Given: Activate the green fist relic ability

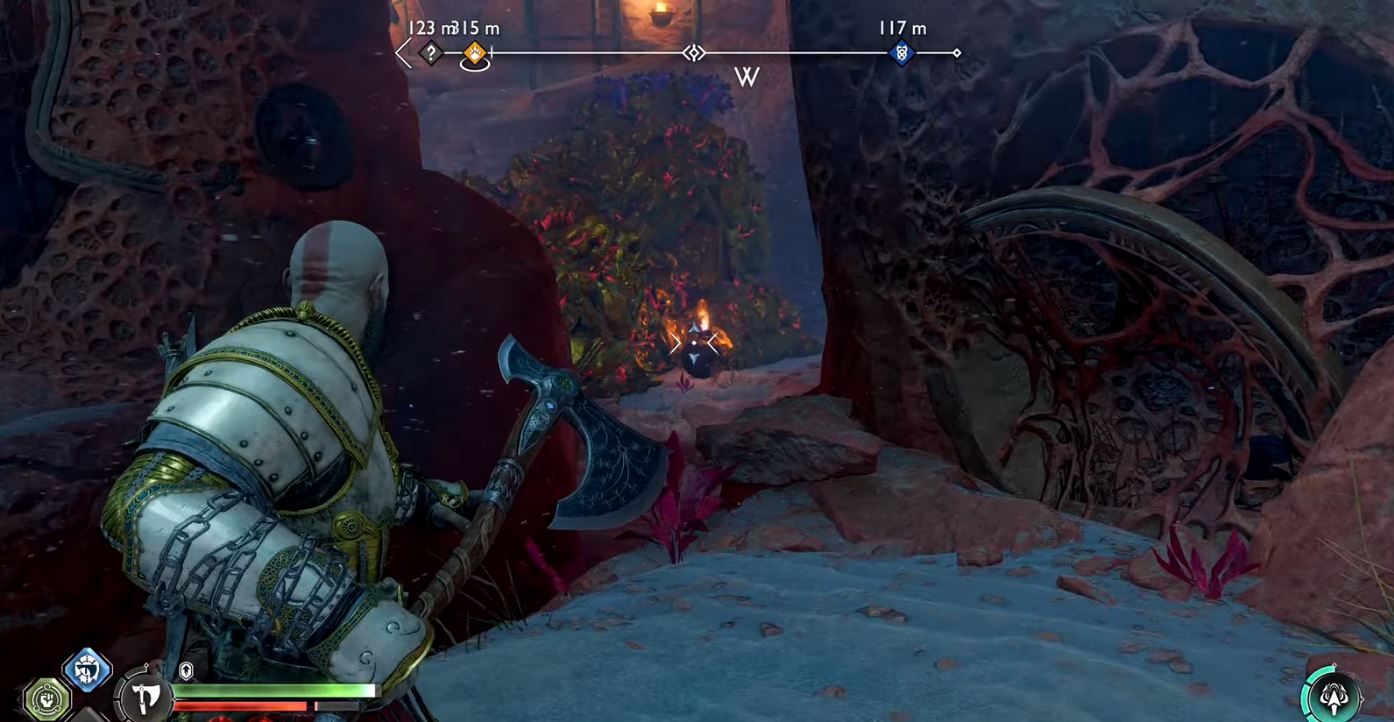Looking at the screenshot, I should [x=45, y=696].
